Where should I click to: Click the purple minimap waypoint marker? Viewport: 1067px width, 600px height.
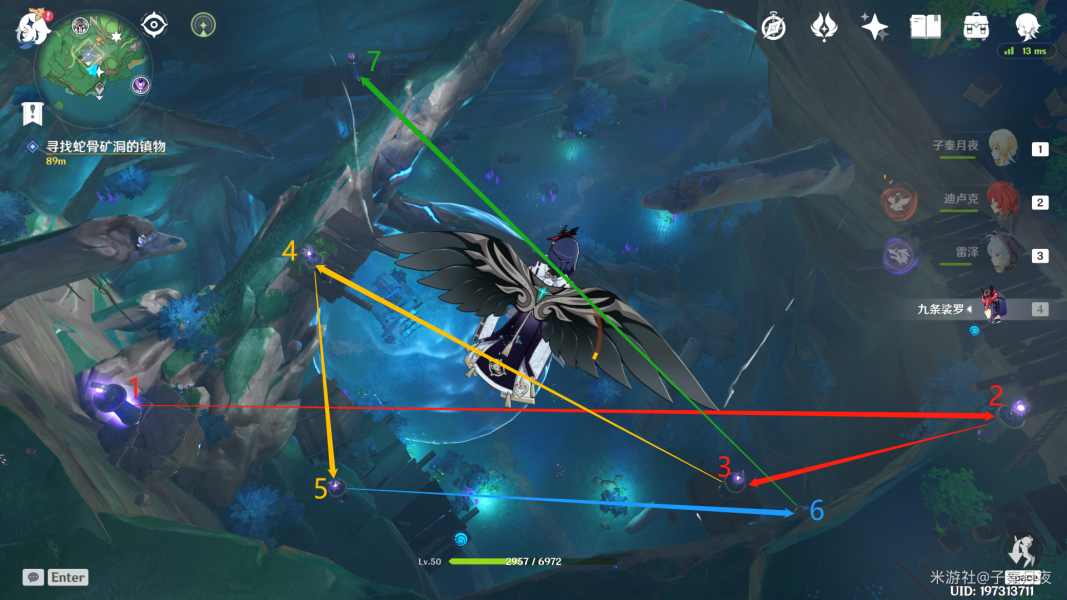[x=141, y=85]
